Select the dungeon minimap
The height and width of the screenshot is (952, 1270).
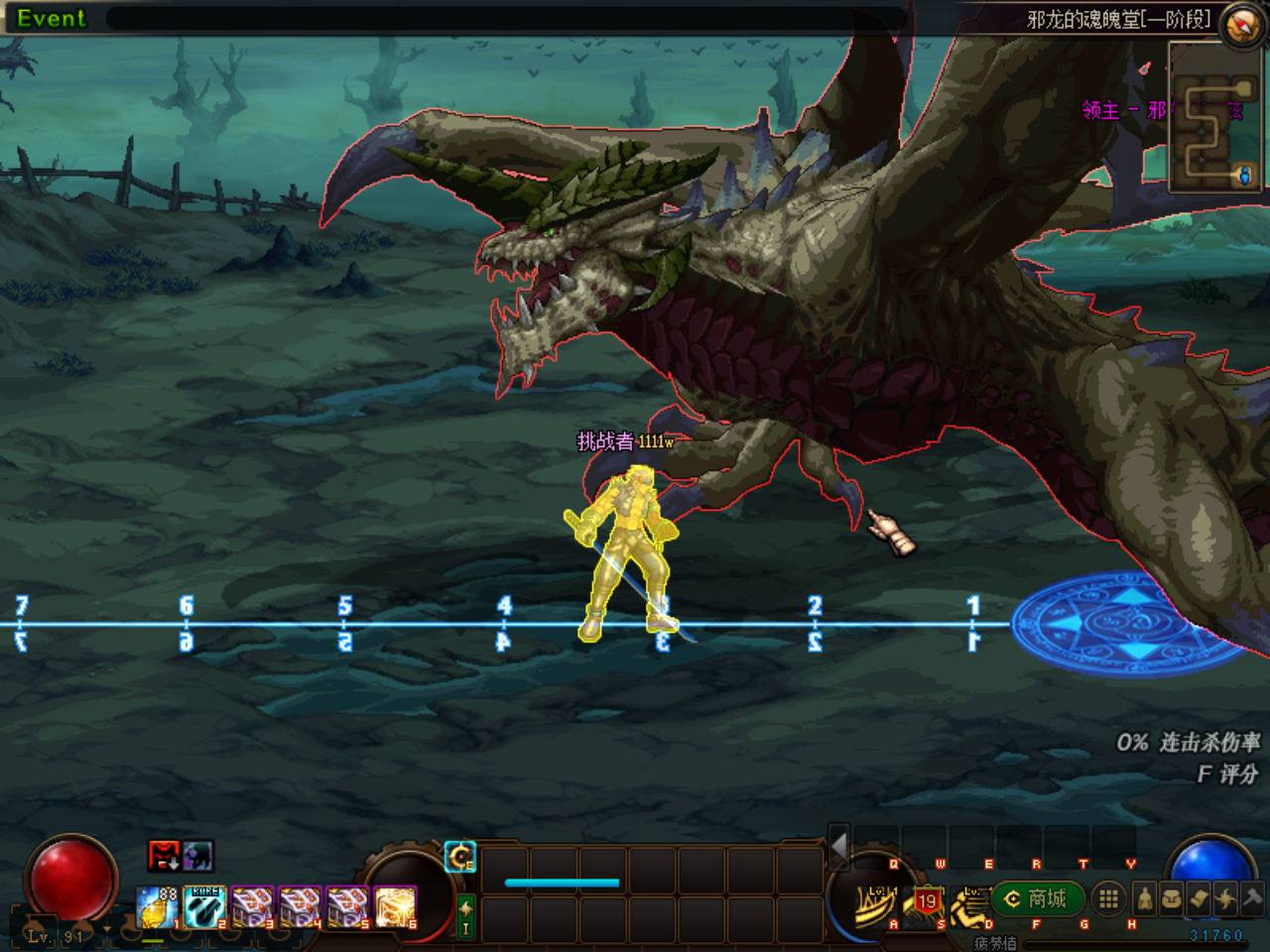[1214, 117]
